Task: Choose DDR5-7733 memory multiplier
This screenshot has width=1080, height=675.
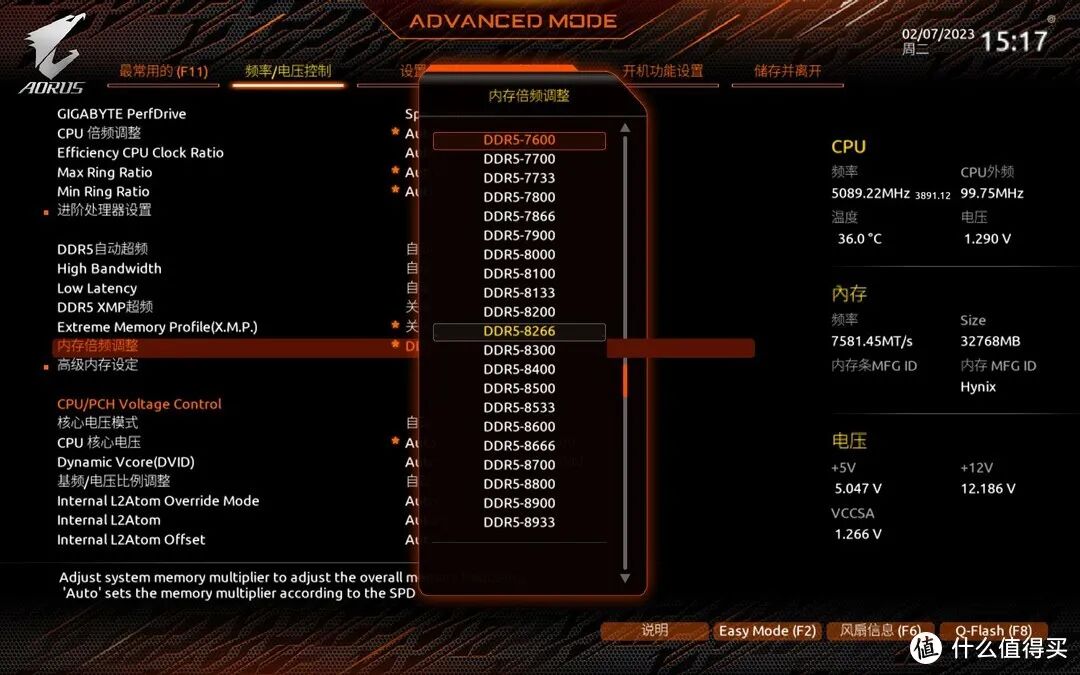Action: [519, 178]
